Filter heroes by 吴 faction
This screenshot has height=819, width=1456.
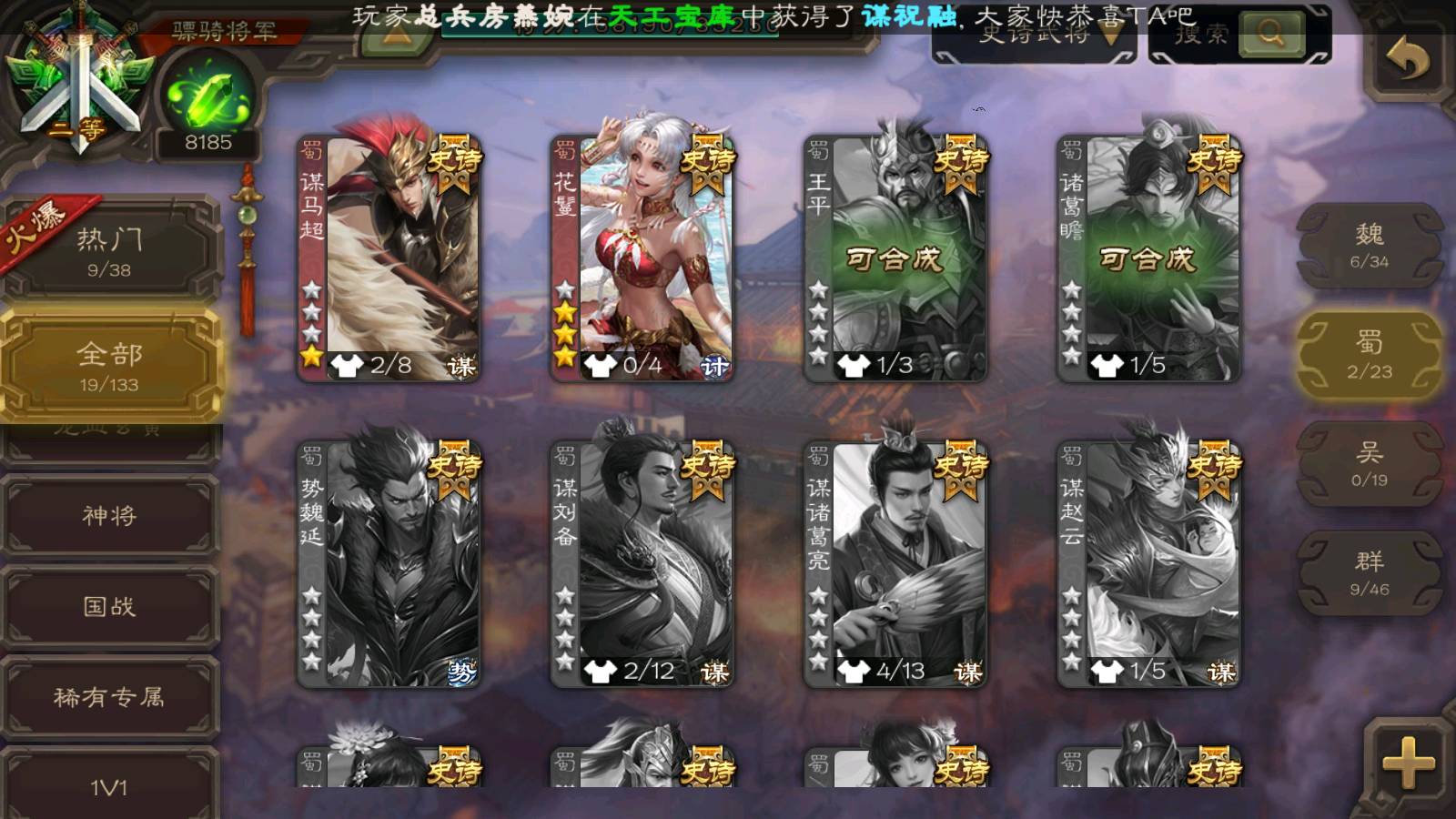pos(1369,464)
